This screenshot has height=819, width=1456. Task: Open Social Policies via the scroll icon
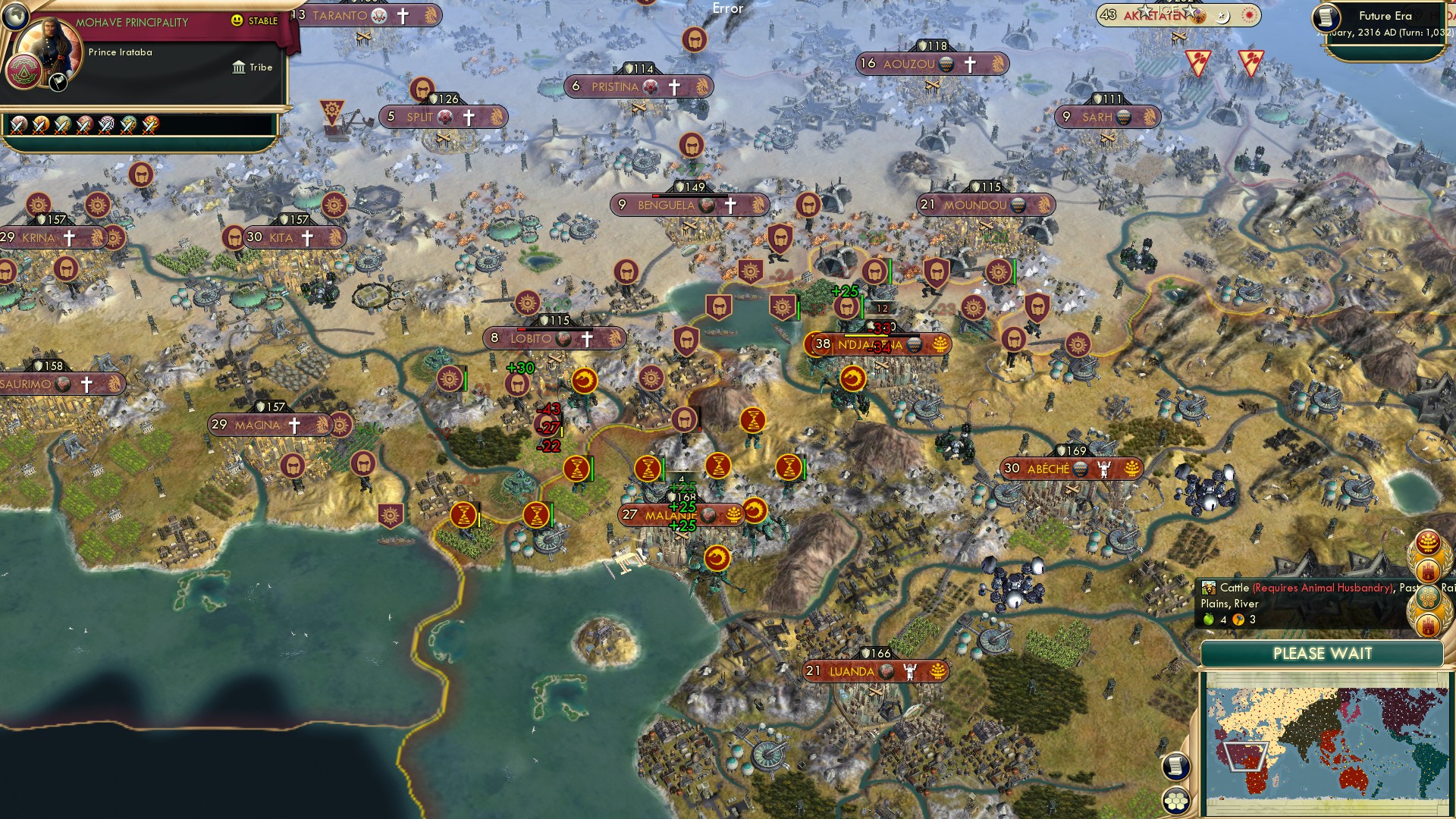click(1176, 766)
